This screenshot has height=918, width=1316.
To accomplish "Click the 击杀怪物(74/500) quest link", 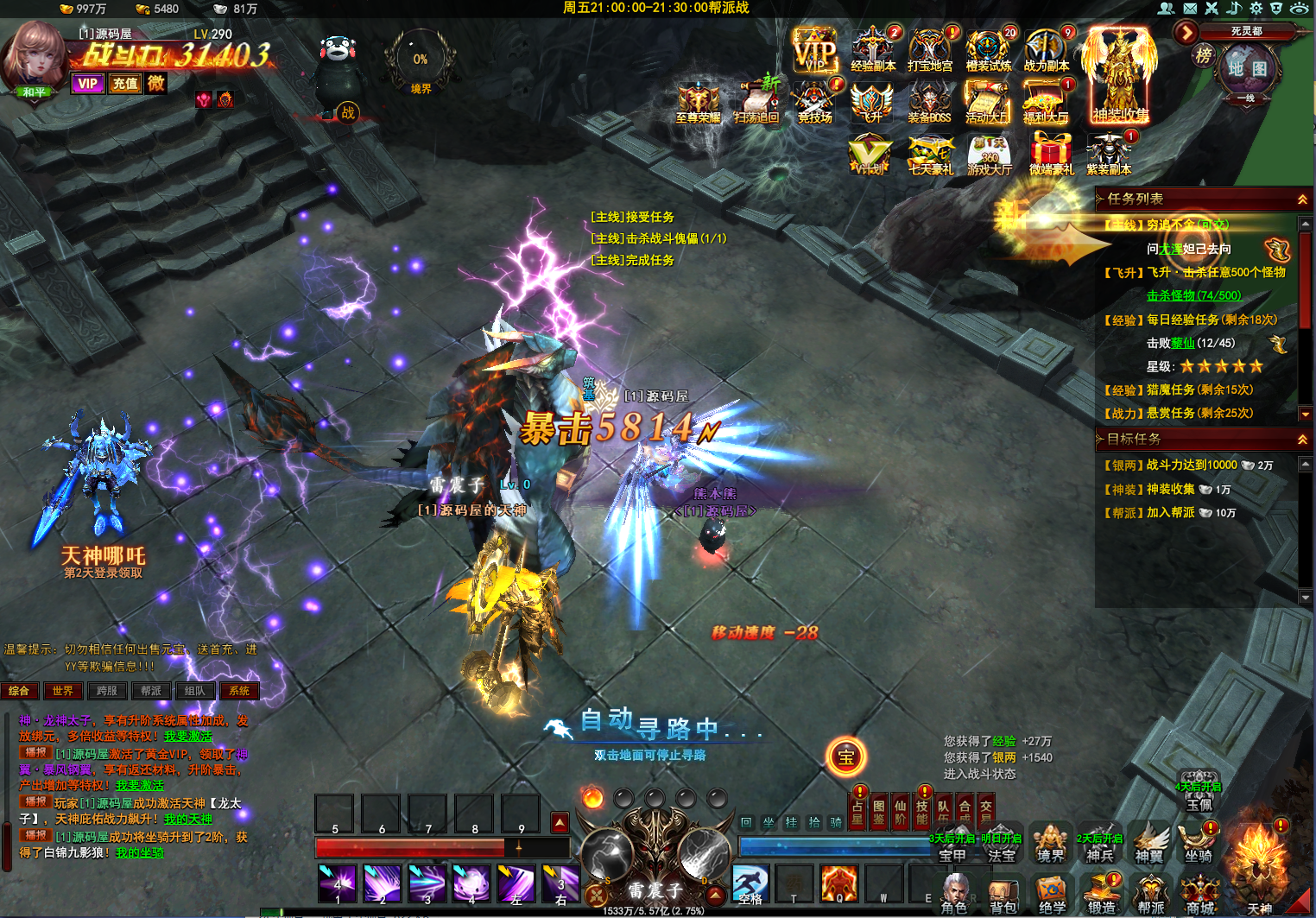I will 1193,295.
